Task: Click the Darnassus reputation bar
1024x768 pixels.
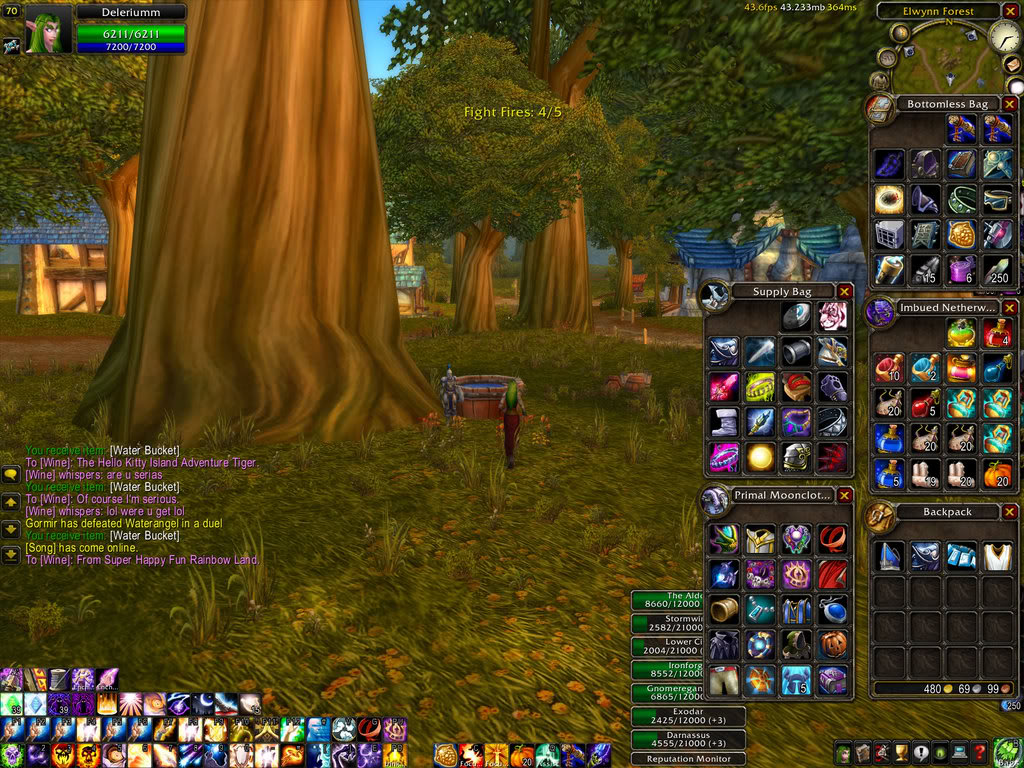Action: 689,739
